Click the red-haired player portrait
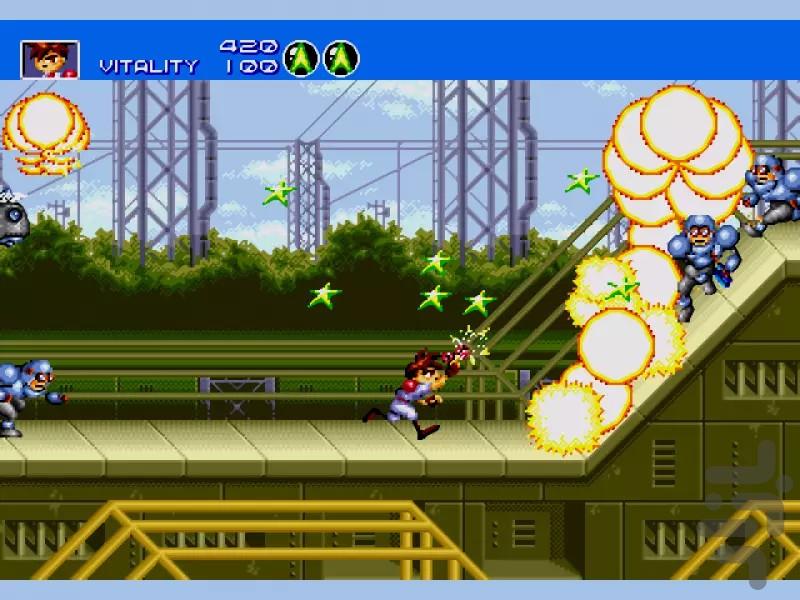 (49, 60)
